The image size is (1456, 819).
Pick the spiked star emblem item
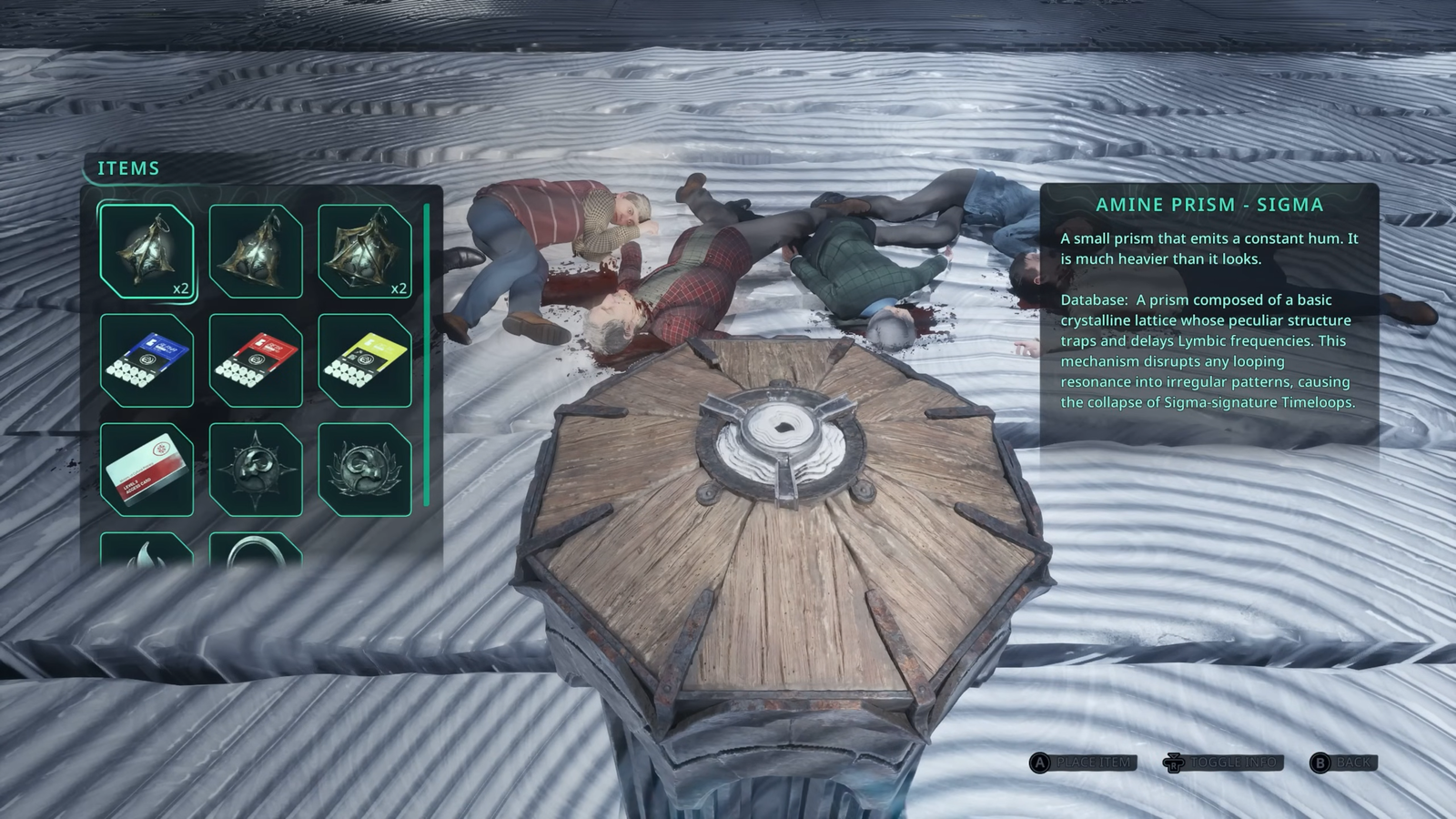[x=256, y=470]
